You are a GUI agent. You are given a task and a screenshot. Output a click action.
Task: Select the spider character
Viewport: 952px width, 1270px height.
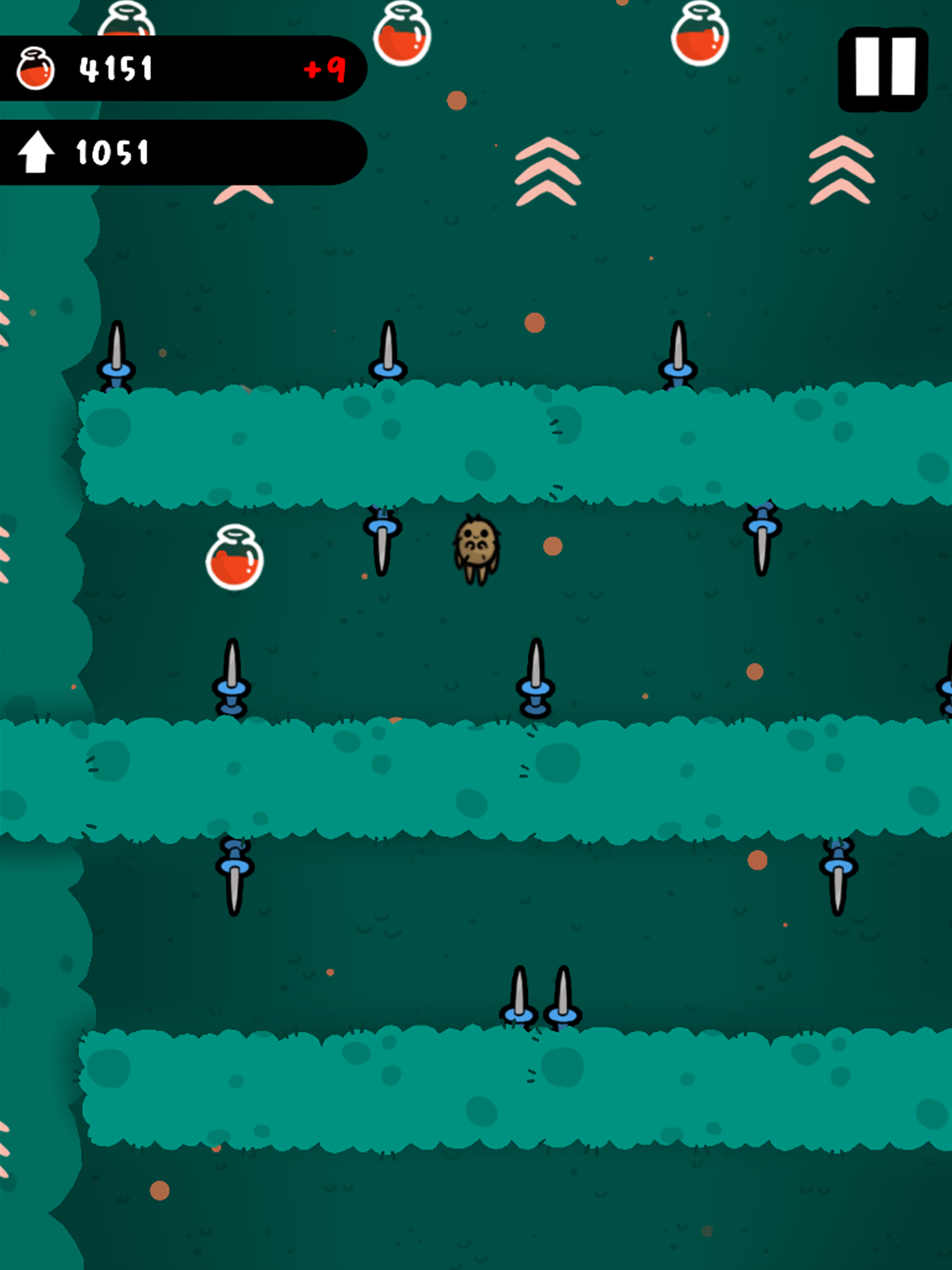tap(479, 551)
